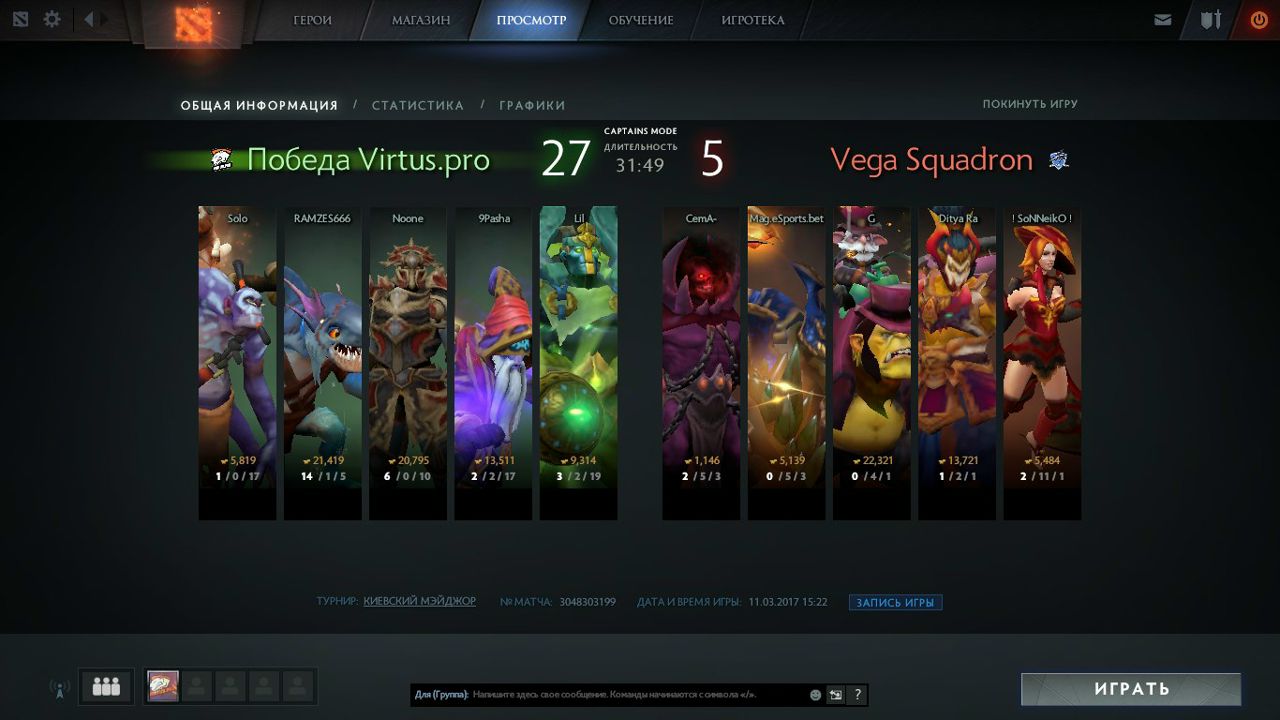The height and width of the screenshot is (720, 1280).
Task: Show the Graphs (ГРАФИКИ) tab
Action: tap(532, 105)
